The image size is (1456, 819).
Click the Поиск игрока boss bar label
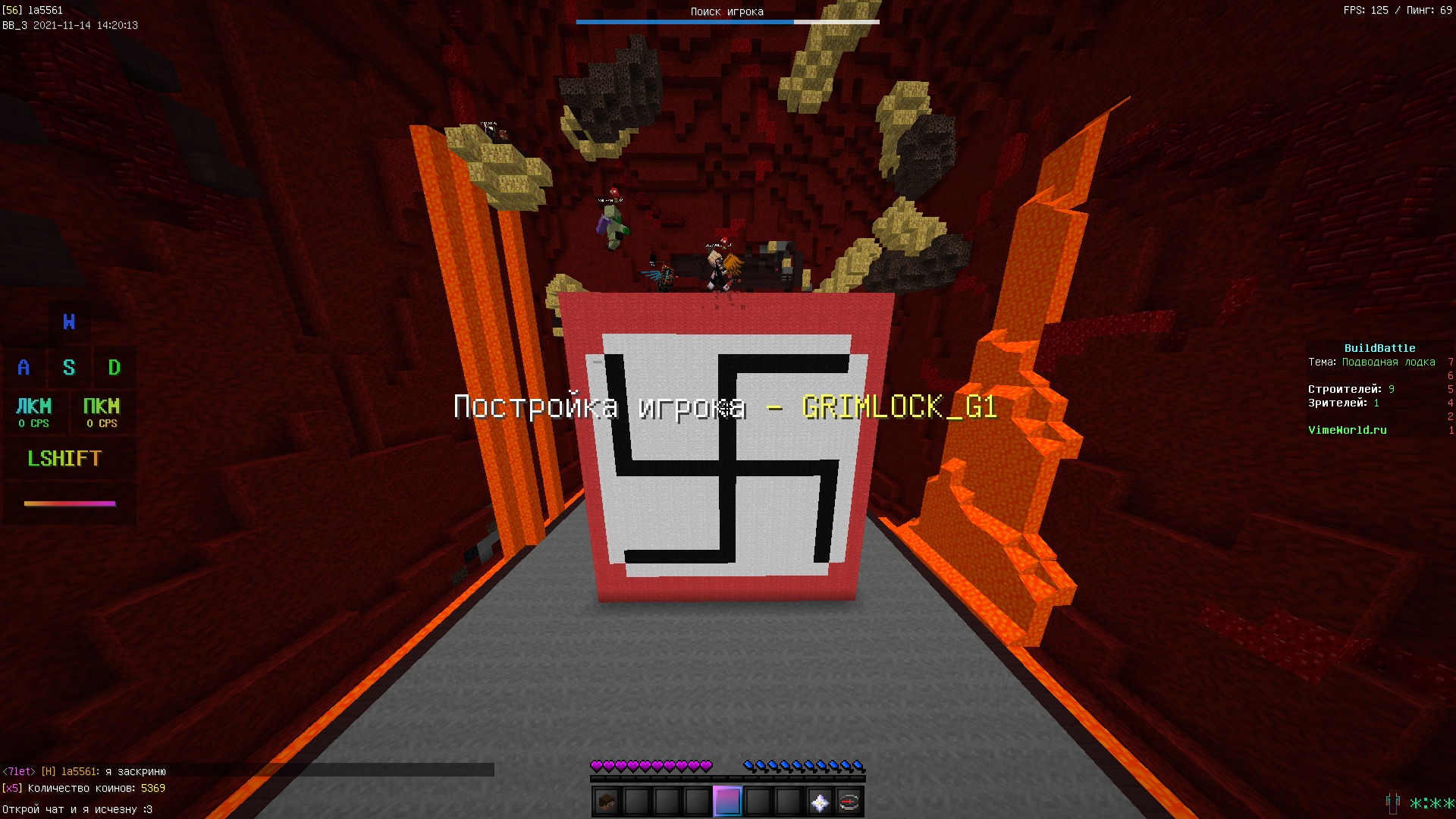pyautogui.click(x=726, y=11)
